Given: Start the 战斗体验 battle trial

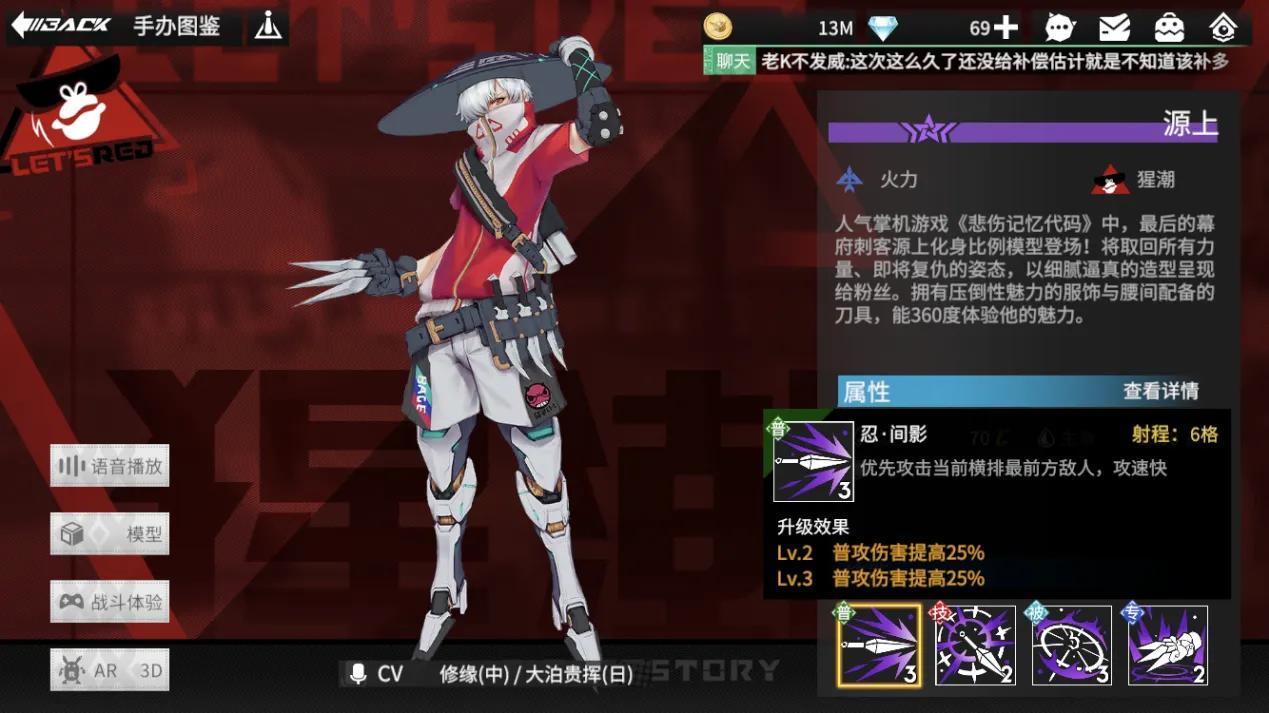Looking at the screenshot, I should (110, 602).
